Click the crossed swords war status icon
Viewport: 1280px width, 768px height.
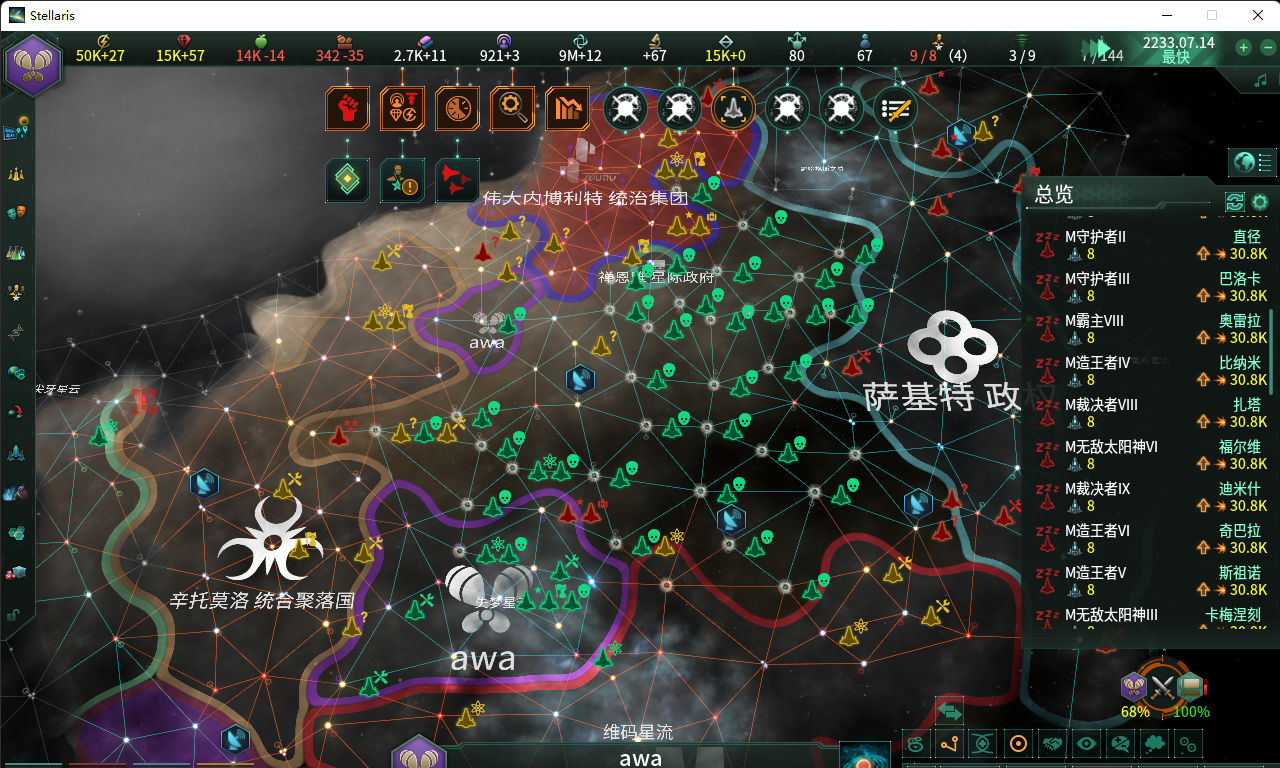point(1161,687)
